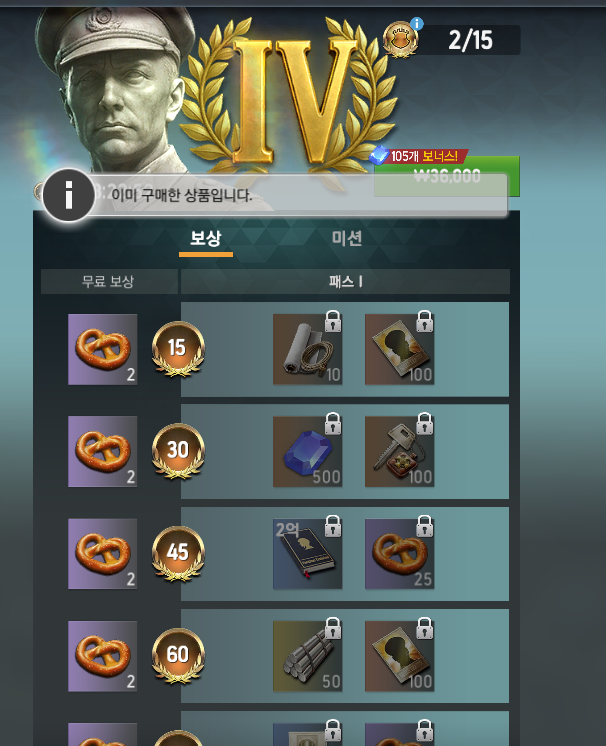606x746 pixels.
Task: Open the blue info icon beside the medal counter
Action: (x=417, y=24)
